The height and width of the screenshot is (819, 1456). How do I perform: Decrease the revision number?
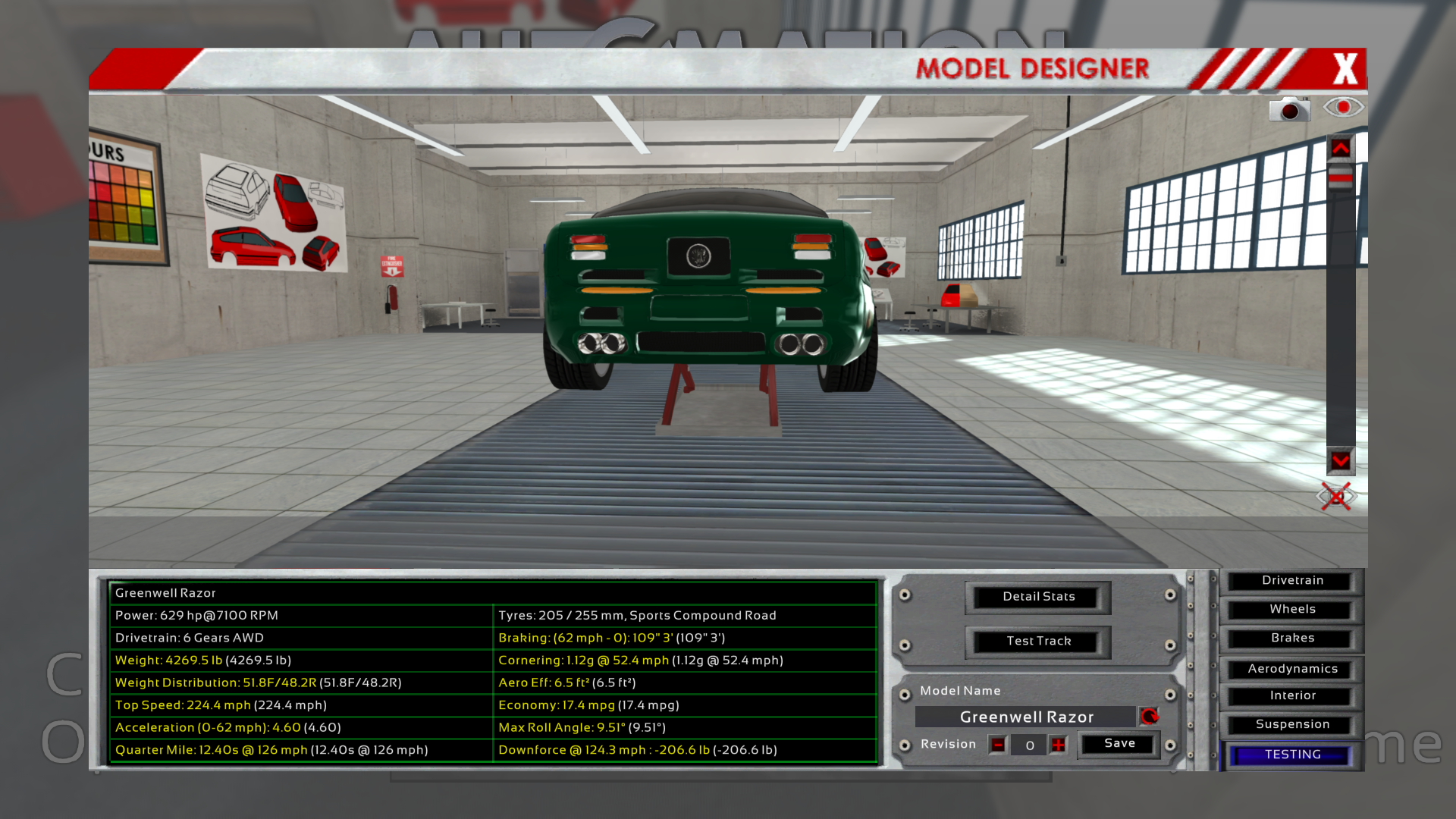click(x=998, y=745)
